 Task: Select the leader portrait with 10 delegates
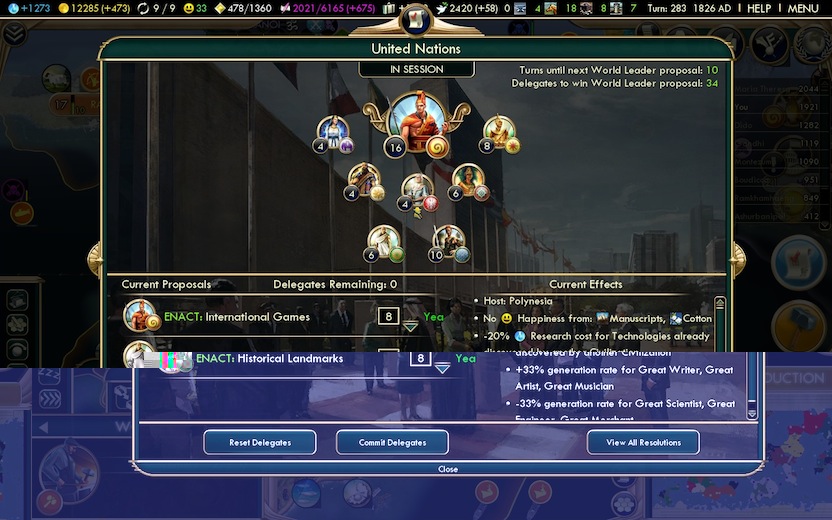(449, 240)
